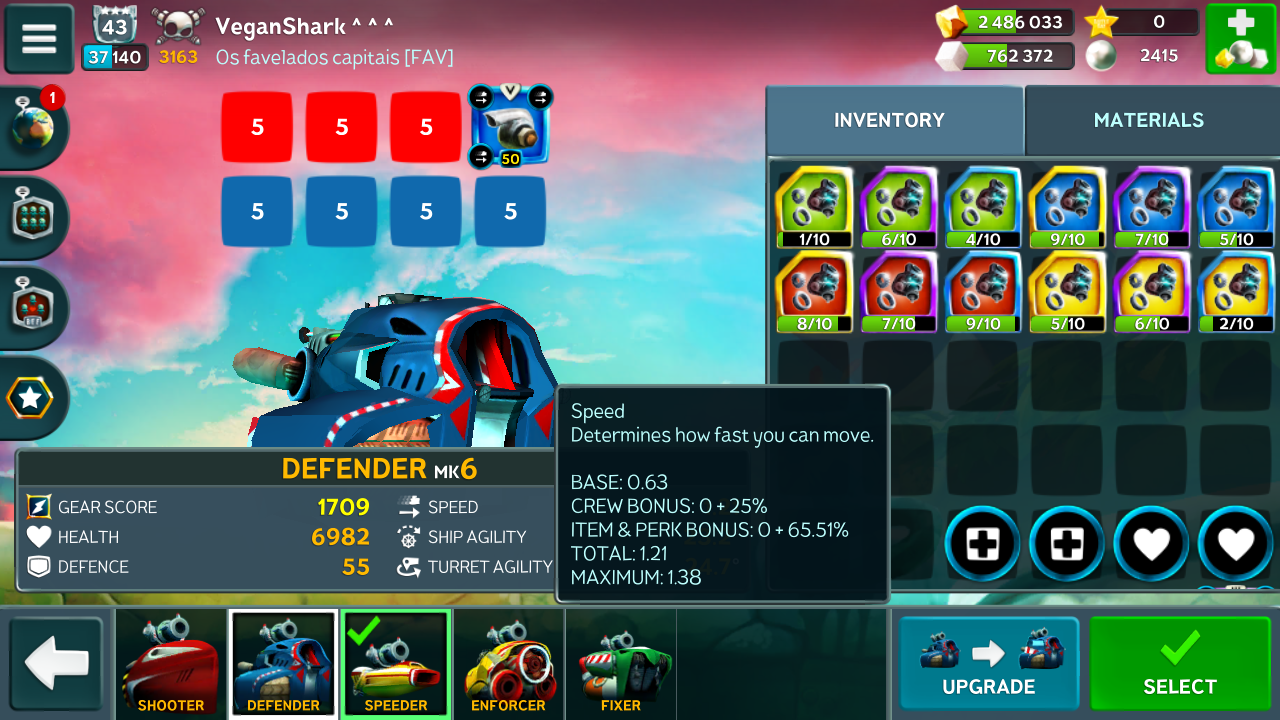Pick the Defender ship thumbnail
1280x720 pixels.
coord(283,664)
